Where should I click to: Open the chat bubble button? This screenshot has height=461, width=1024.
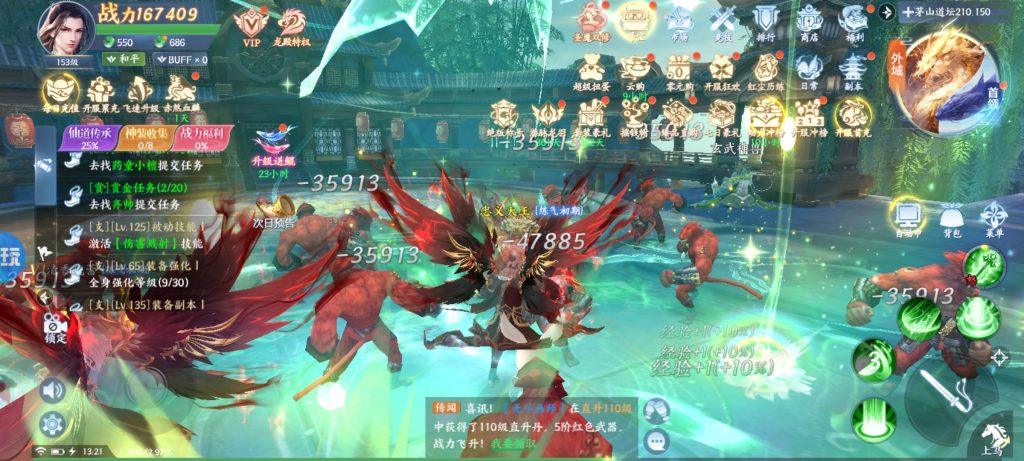pos(656,438)
